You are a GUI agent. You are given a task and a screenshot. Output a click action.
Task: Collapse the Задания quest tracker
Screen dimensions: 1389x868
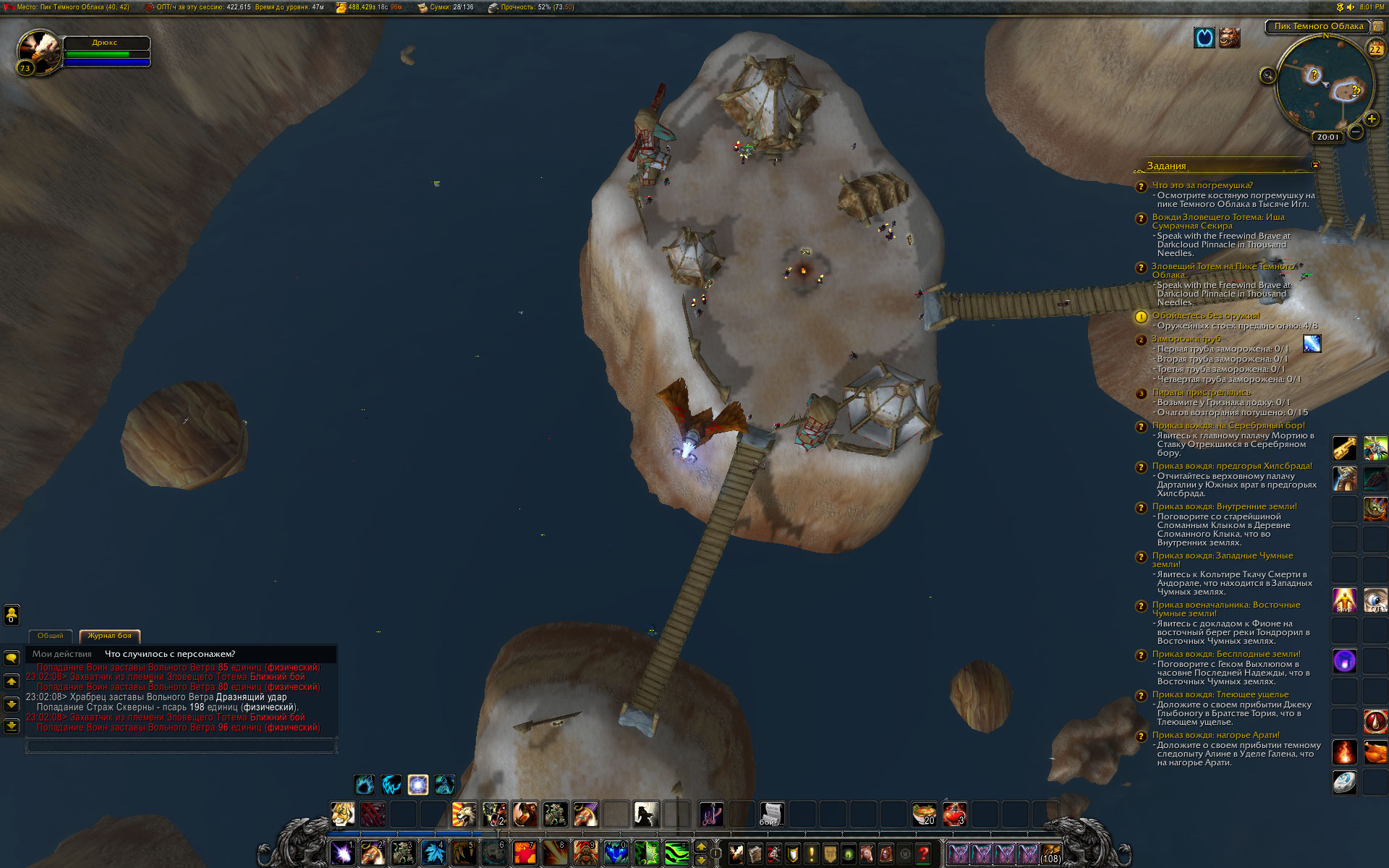(1315, 166)
